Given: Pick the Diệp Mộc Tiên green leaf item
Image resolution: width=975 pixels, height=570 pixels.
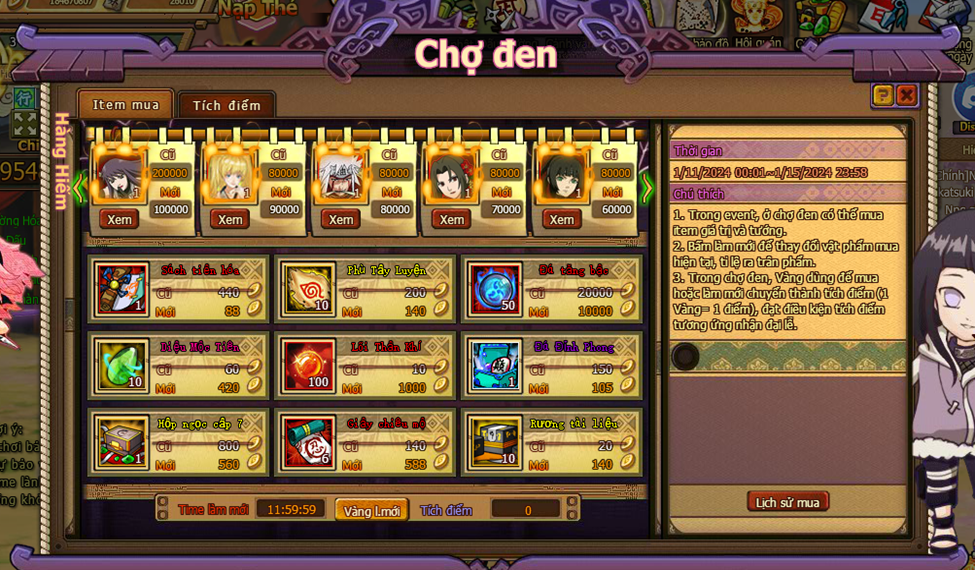Looking at the screenshot, I should (x=122, y=365).
